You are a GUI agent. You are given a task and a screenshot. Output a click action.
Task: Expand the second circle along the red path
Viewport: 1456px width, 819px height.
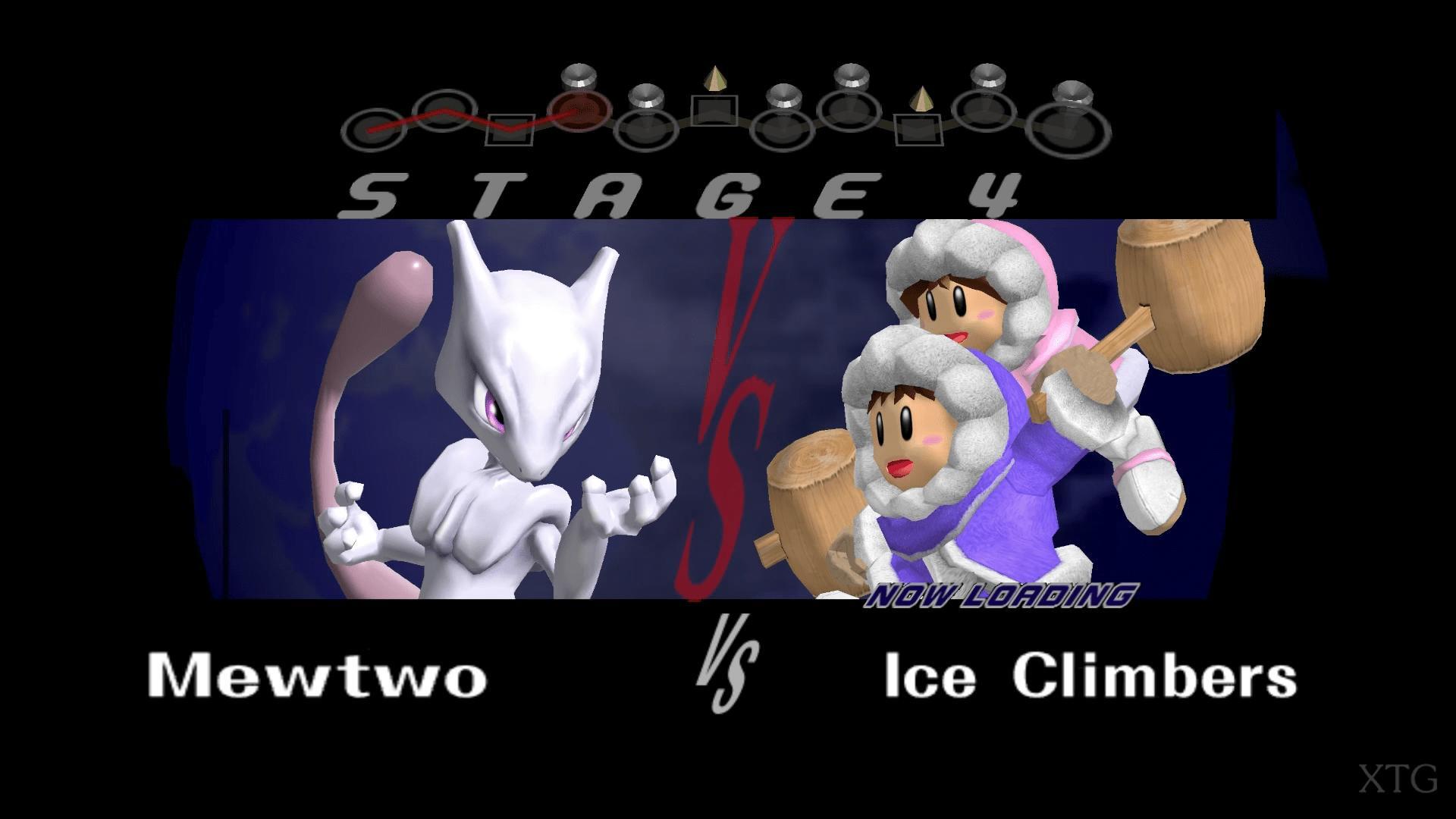pos(444,110)
